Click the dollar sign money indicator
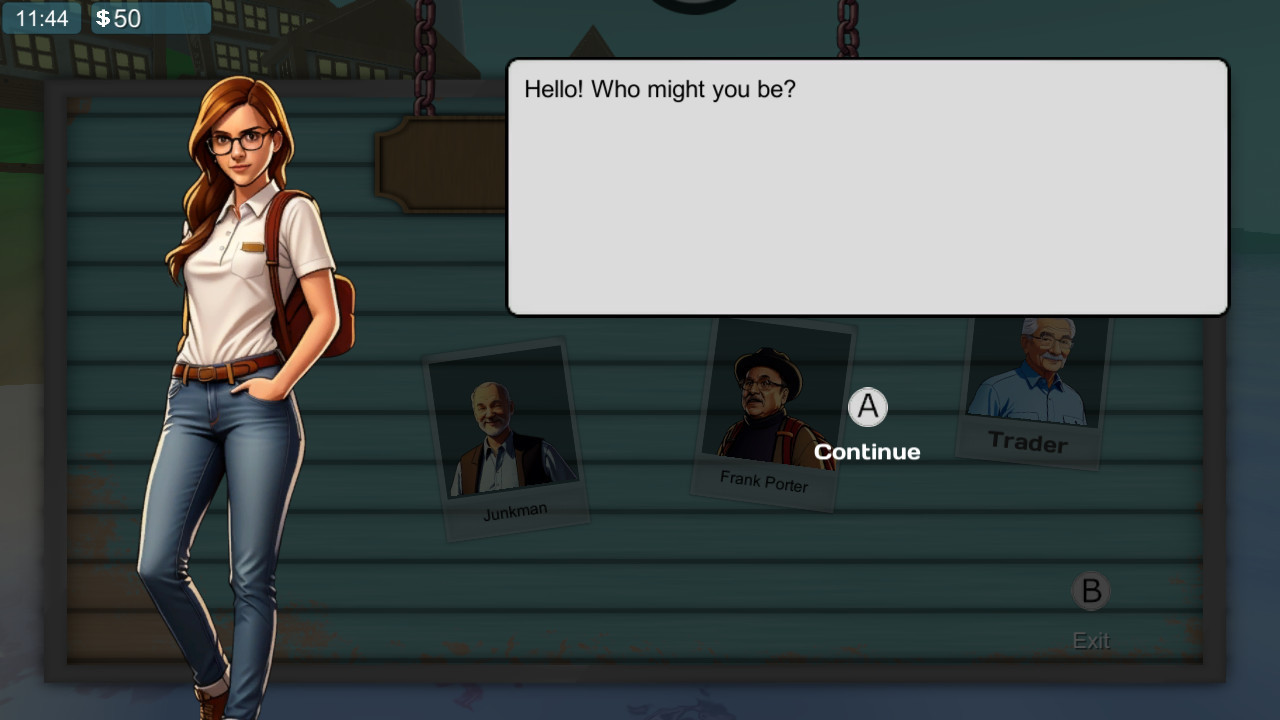This screenshot has height=720, width=1280. coord(104,16)
